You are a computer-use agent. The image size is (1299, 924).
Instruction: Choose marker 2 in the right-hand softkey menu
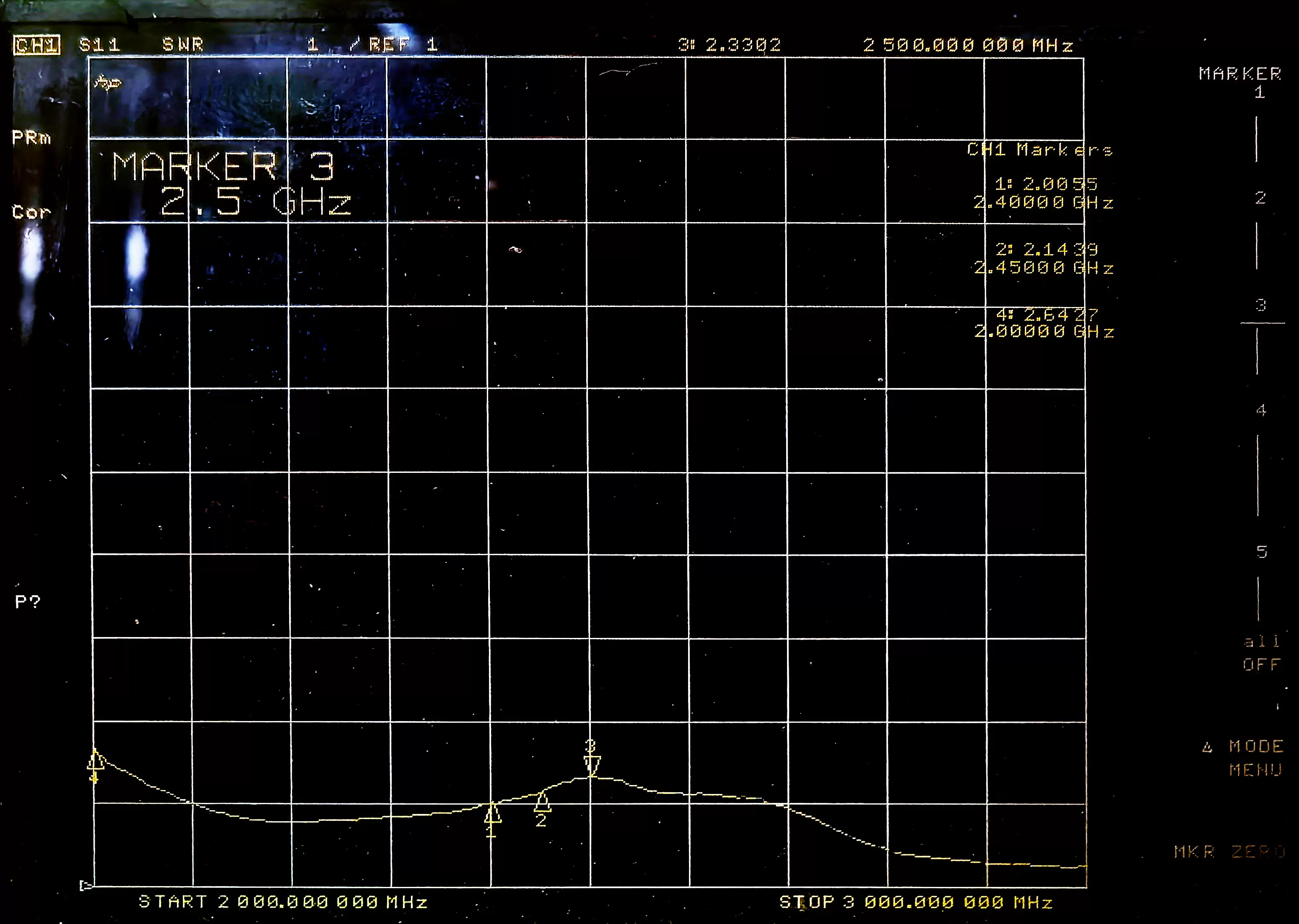[x=1260, y=198]
